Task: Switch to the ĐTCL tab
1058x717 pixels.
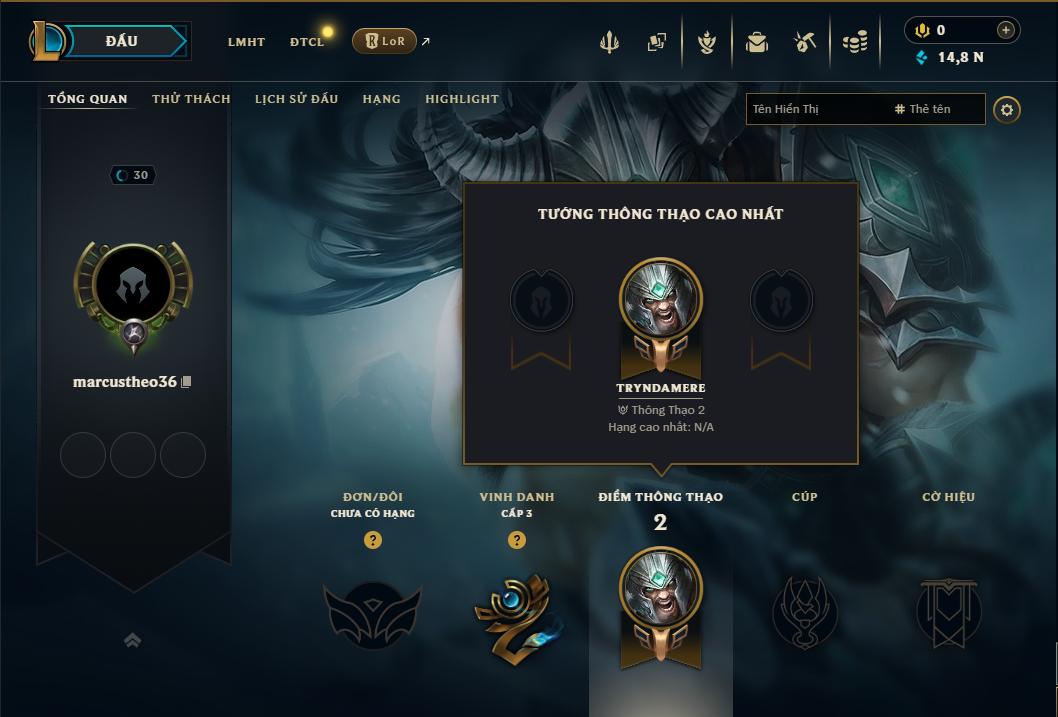Action: click(307, 42)
